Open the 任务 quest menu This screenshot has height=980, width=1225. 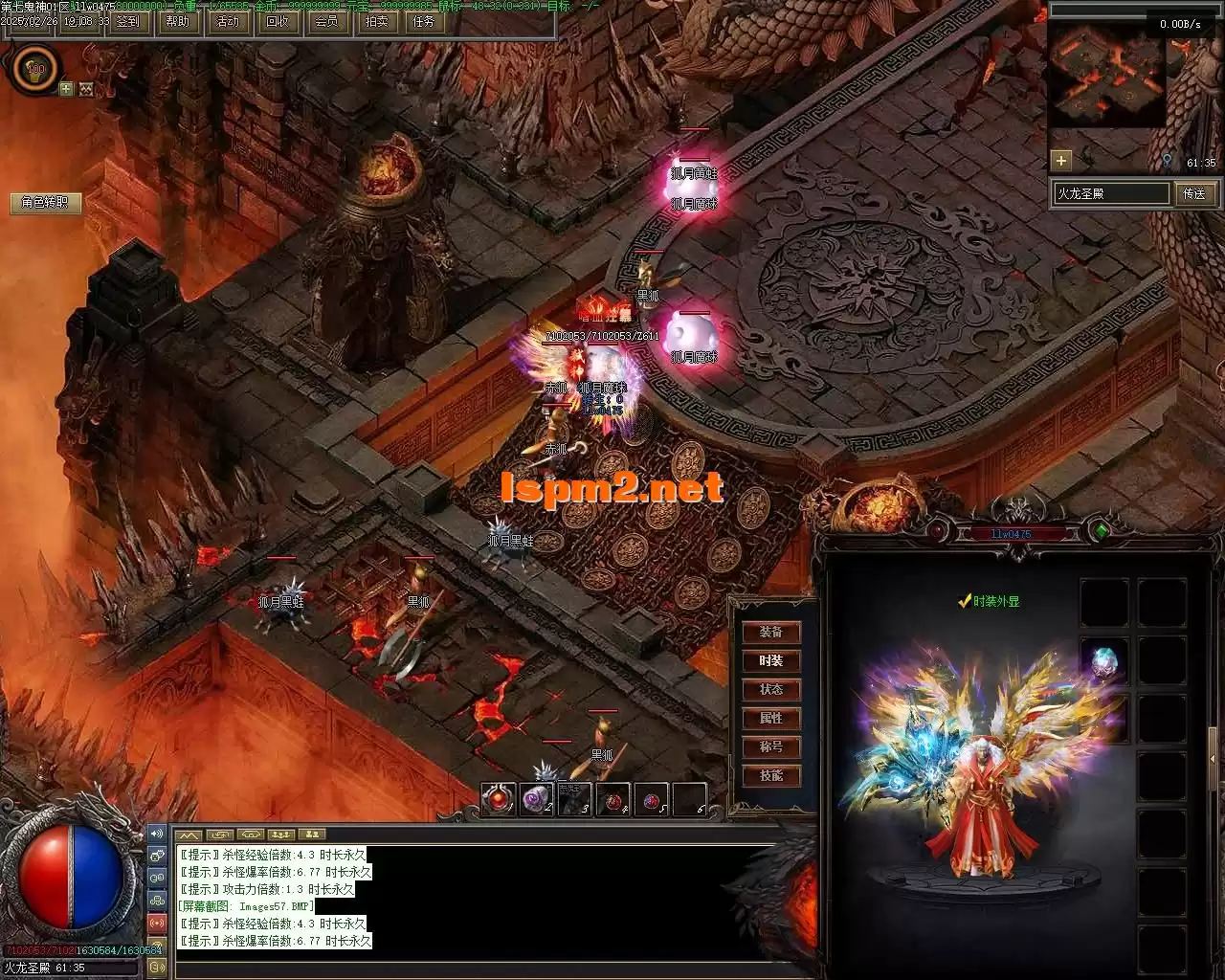click(424, 21)
